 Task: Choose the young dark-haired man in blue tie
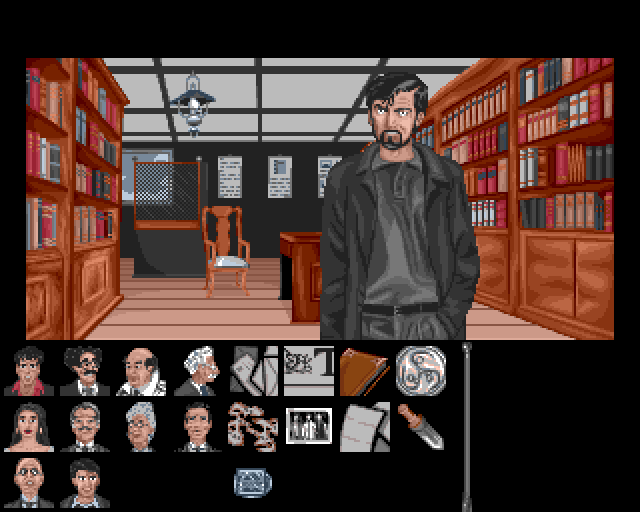[x=85, y=483]
